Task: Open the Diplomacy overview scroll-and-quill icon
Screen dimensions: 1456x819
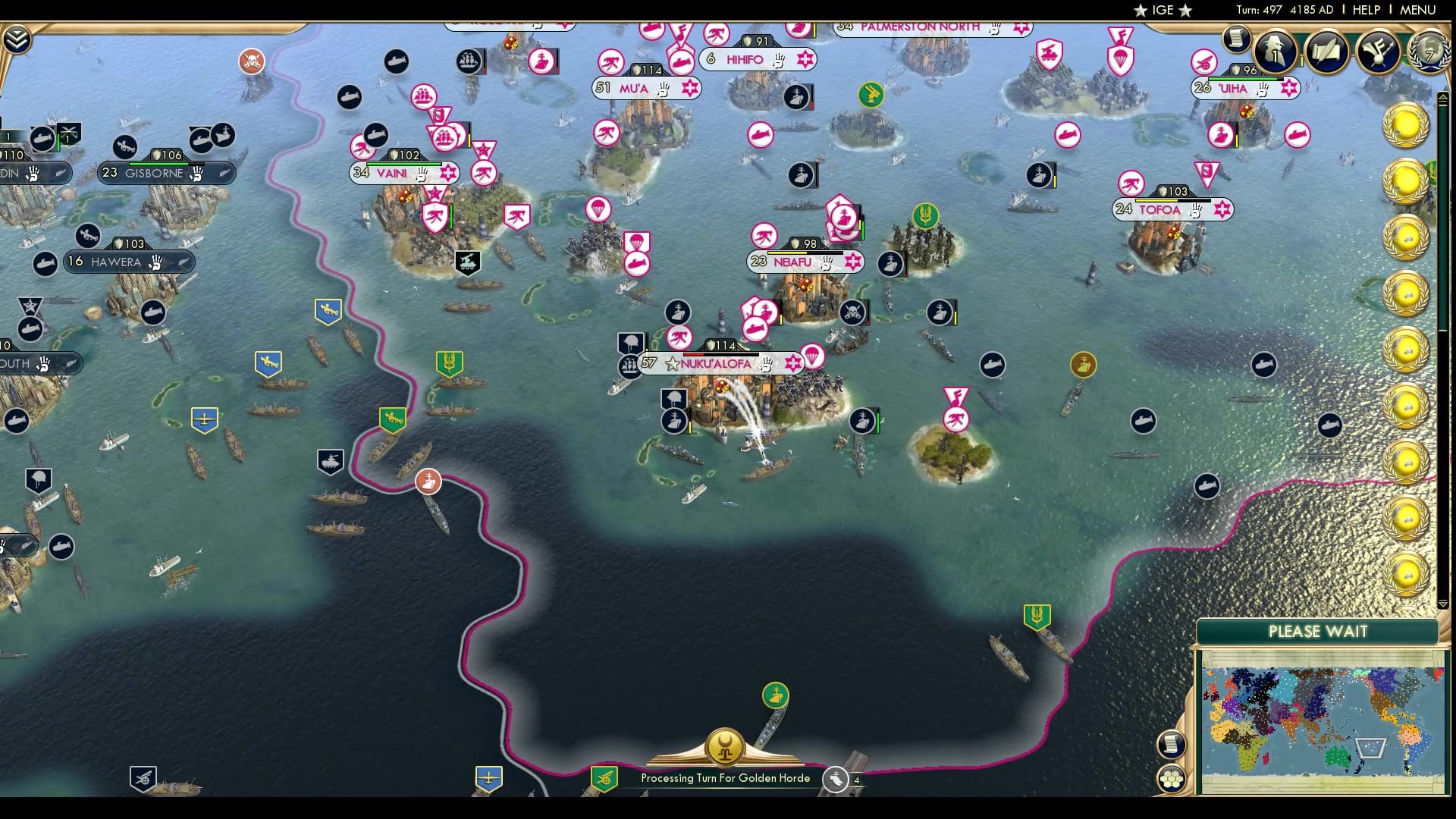Action: pyautogui.click(x=1325, y=53)
